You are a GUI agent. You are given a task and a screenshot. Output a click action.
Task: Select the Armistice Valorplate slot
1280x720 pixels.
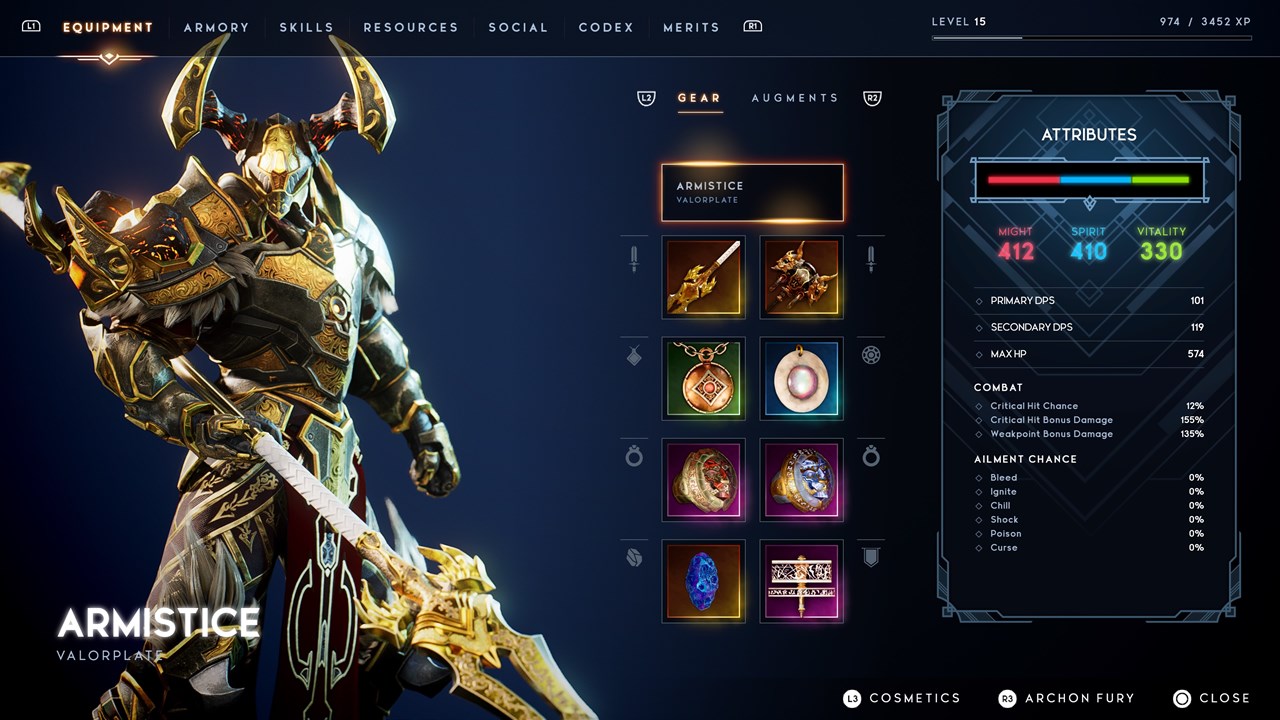point(752,192)
